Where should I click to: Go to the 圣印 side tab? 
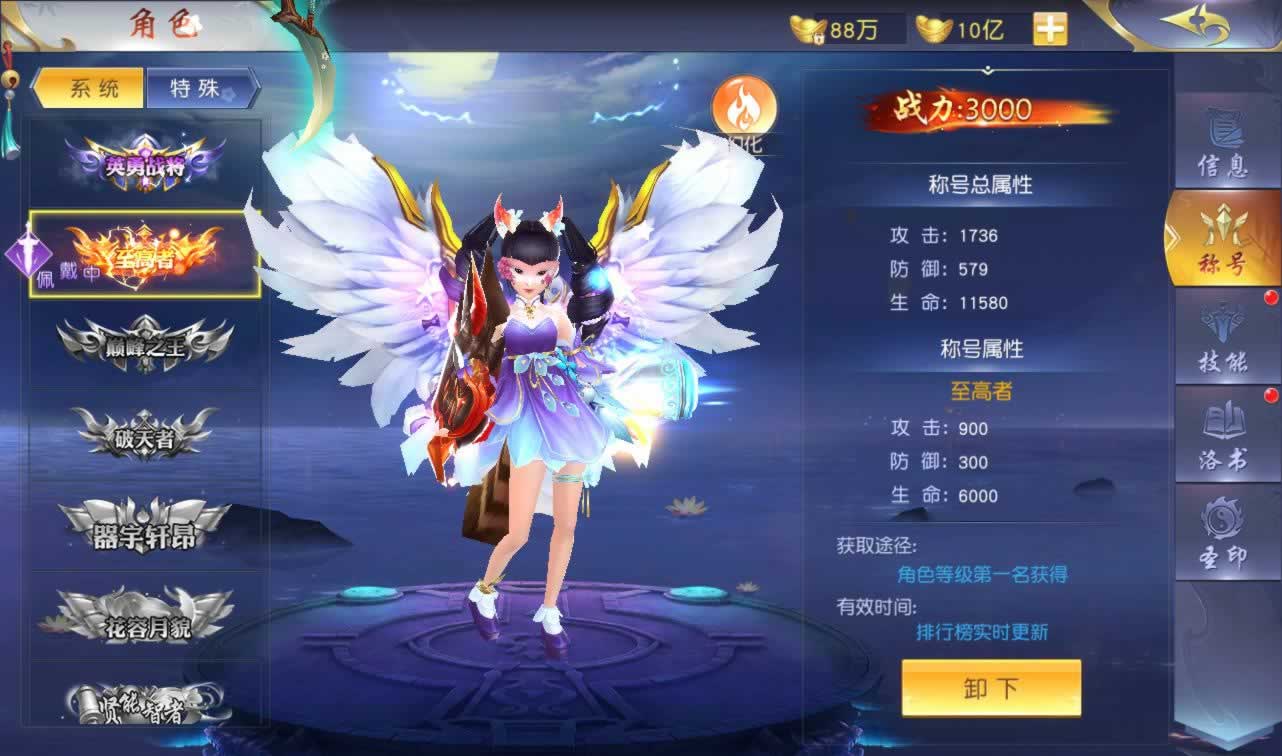[x=1222, y=532]
